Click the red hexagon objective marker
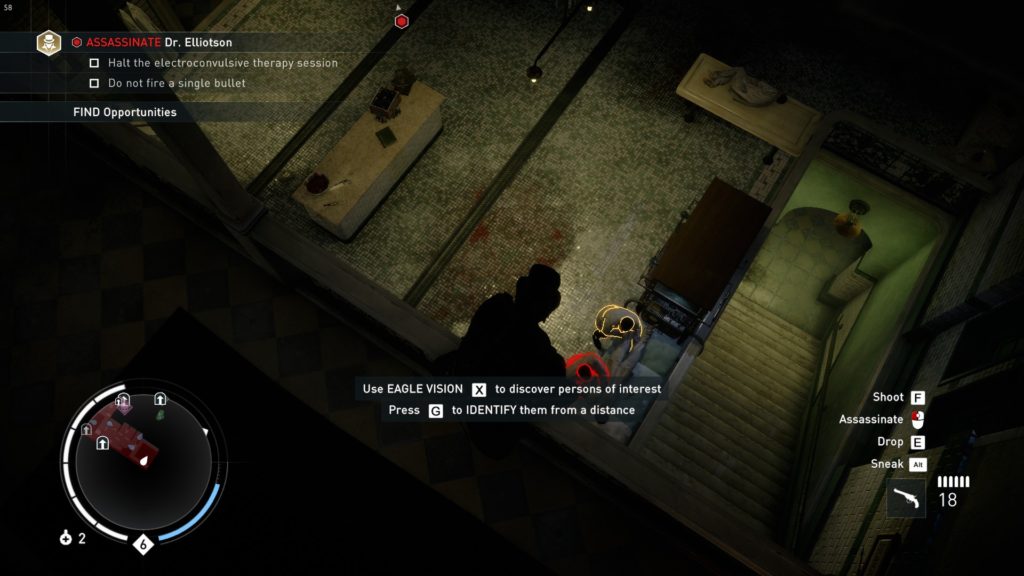The height and width of the screenshot is (576, 1024). [401, 20]
